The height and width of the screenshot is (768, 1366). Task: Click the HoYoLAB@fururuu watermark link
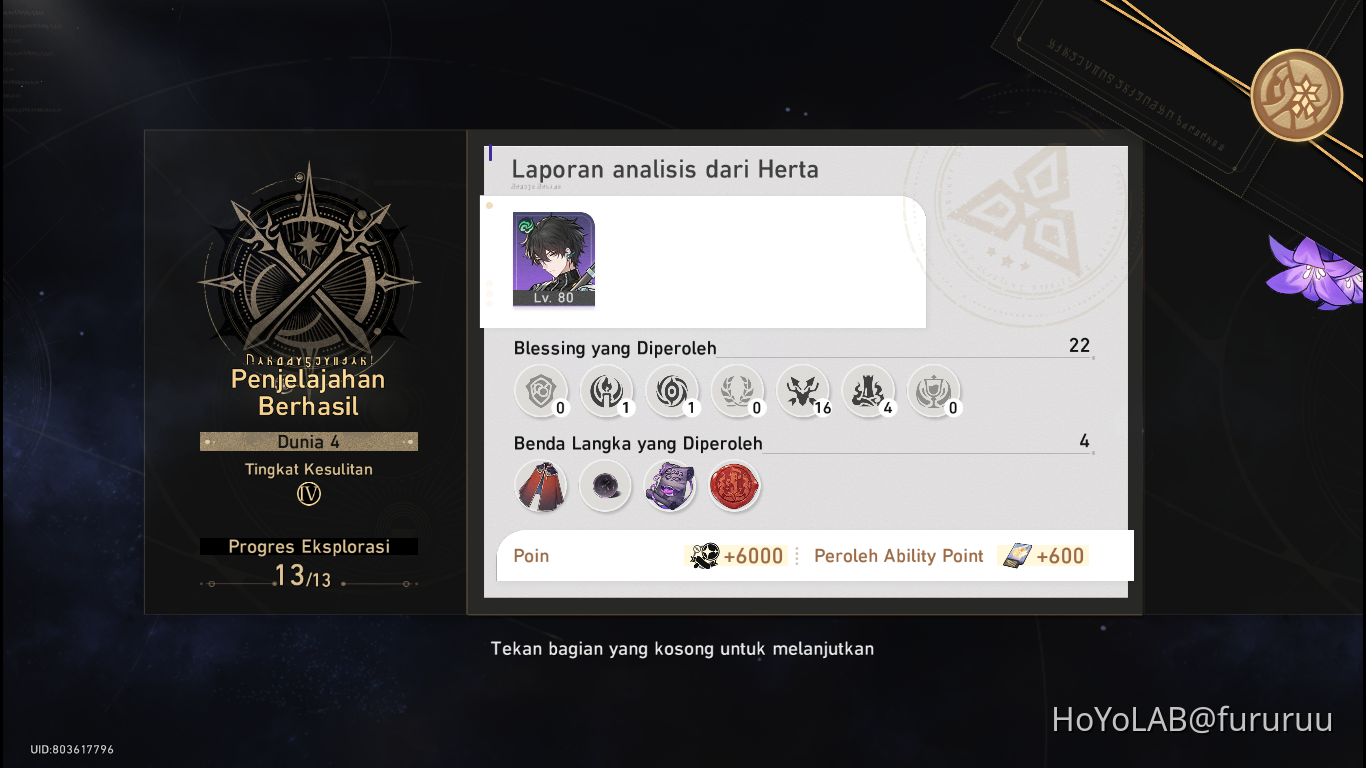point(1194,719)
